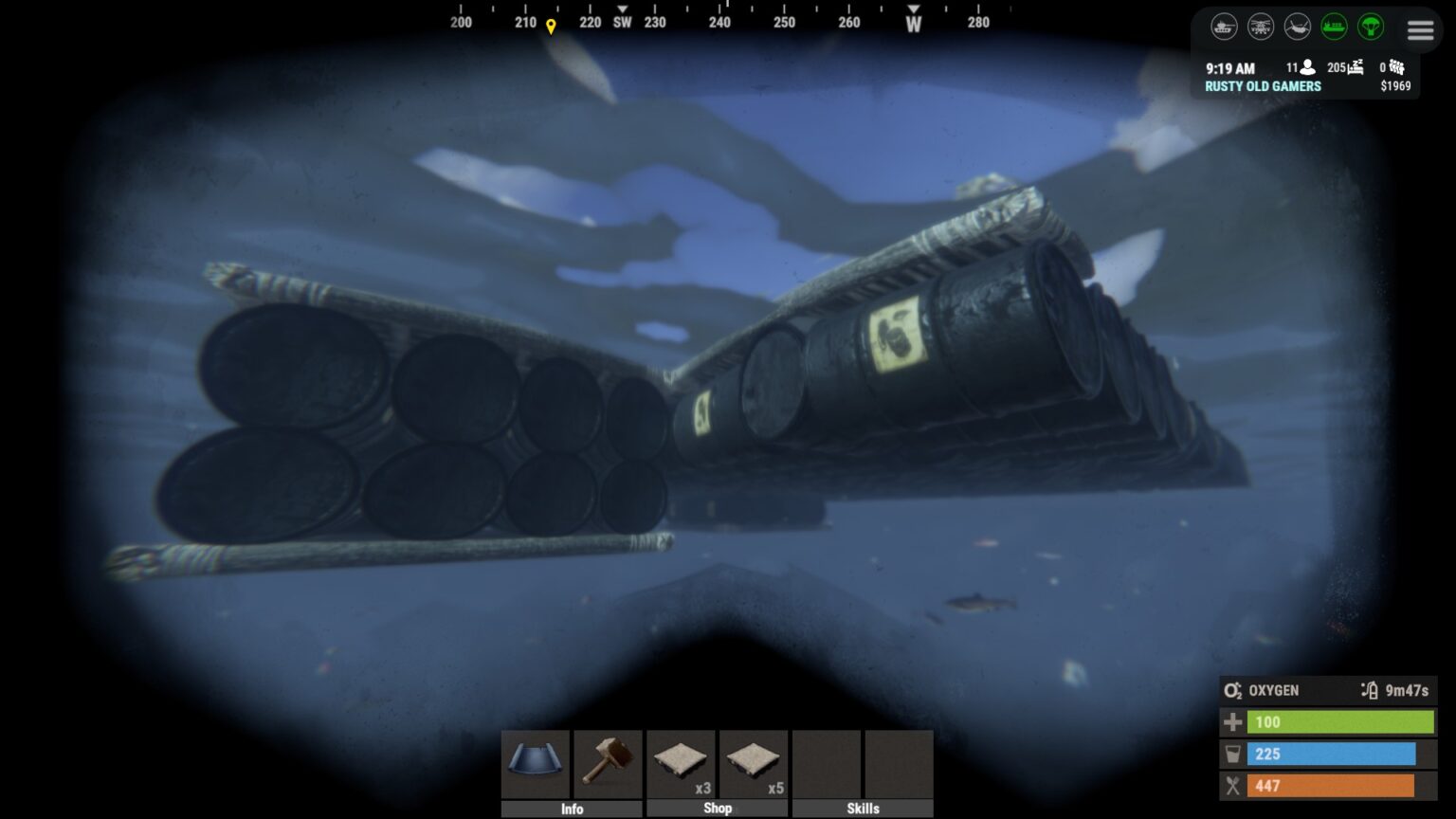Toggle the tank event notification

(1224, 27)
